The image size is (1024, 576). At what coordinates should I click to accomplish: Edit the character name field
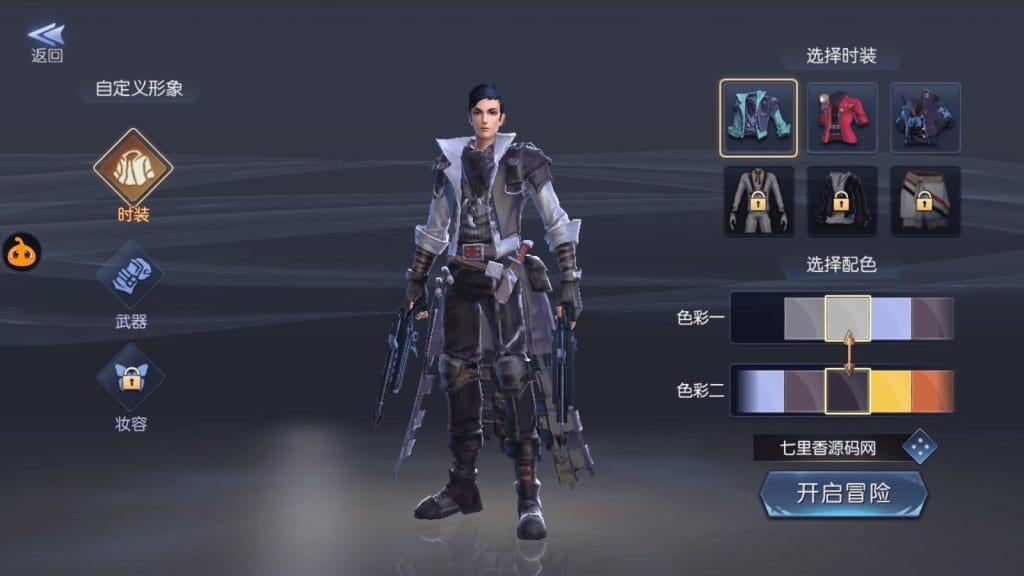tap(826, 447)
